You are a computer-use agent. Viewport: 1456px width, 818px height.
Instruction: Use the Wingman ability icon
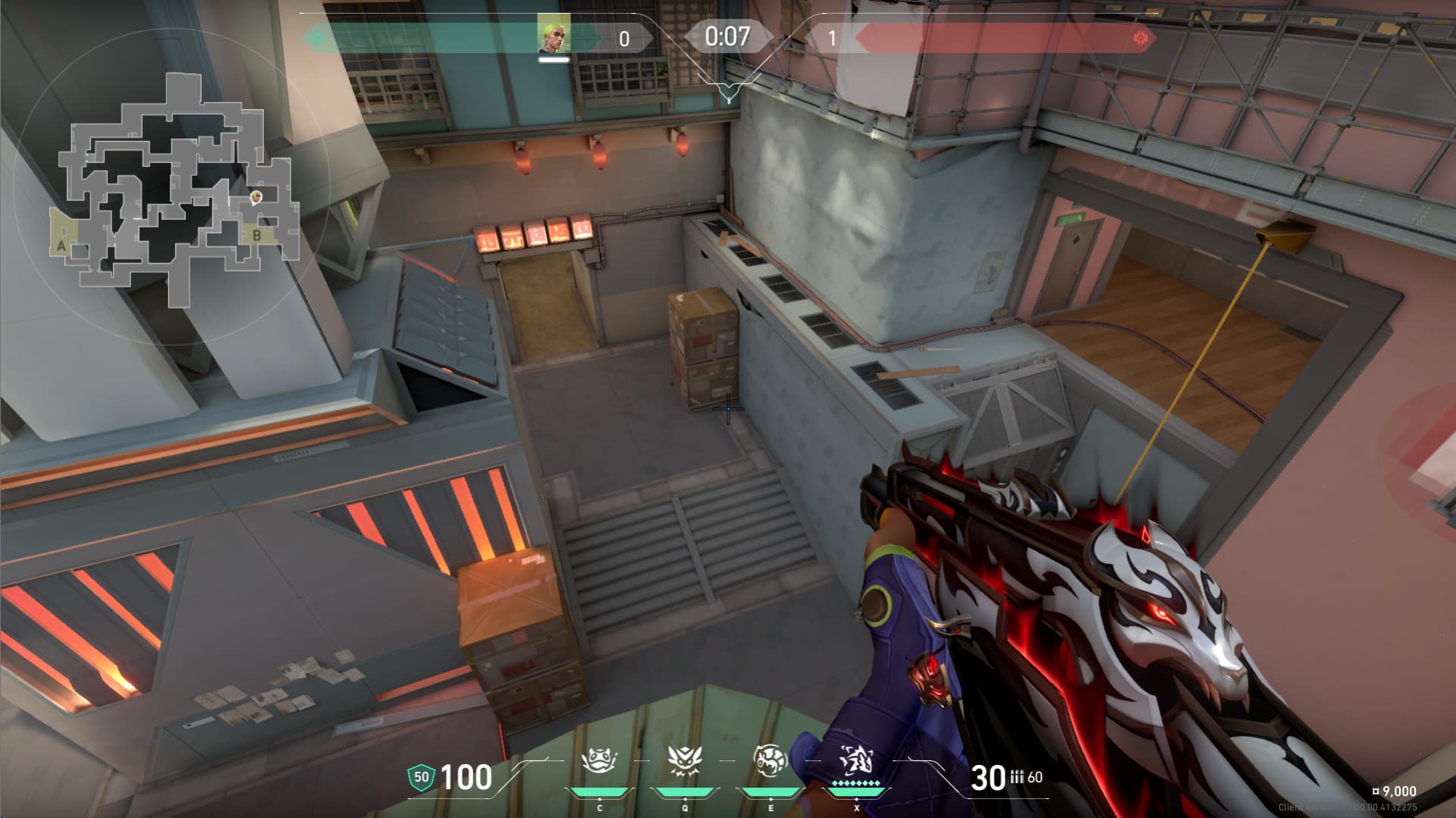click(685, 760)
